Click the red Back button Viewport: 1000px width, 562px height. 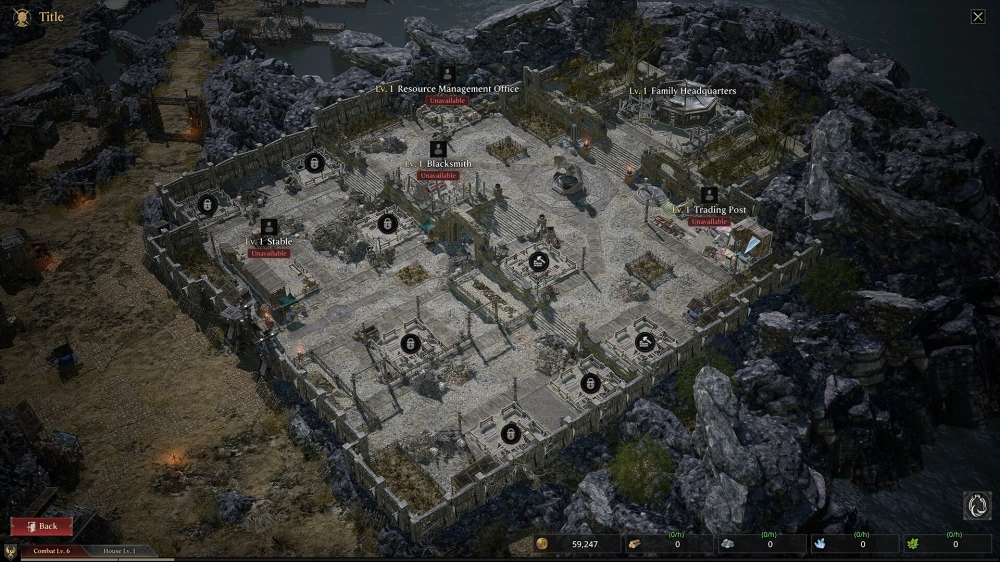point(41,526)
